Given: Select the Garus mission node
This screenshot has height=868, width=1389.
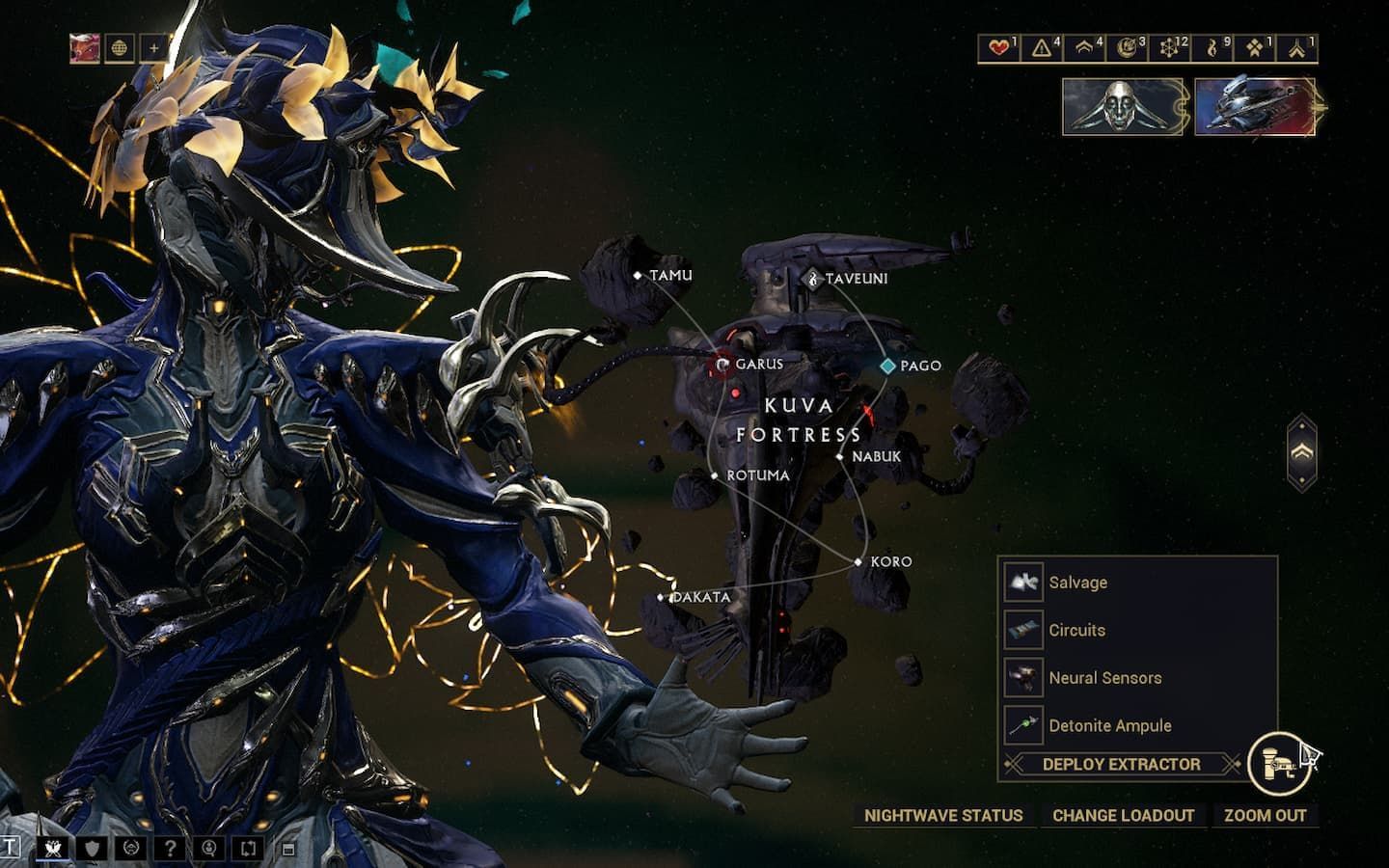Looking at the screenshot, I should click(x=723, y=365).
